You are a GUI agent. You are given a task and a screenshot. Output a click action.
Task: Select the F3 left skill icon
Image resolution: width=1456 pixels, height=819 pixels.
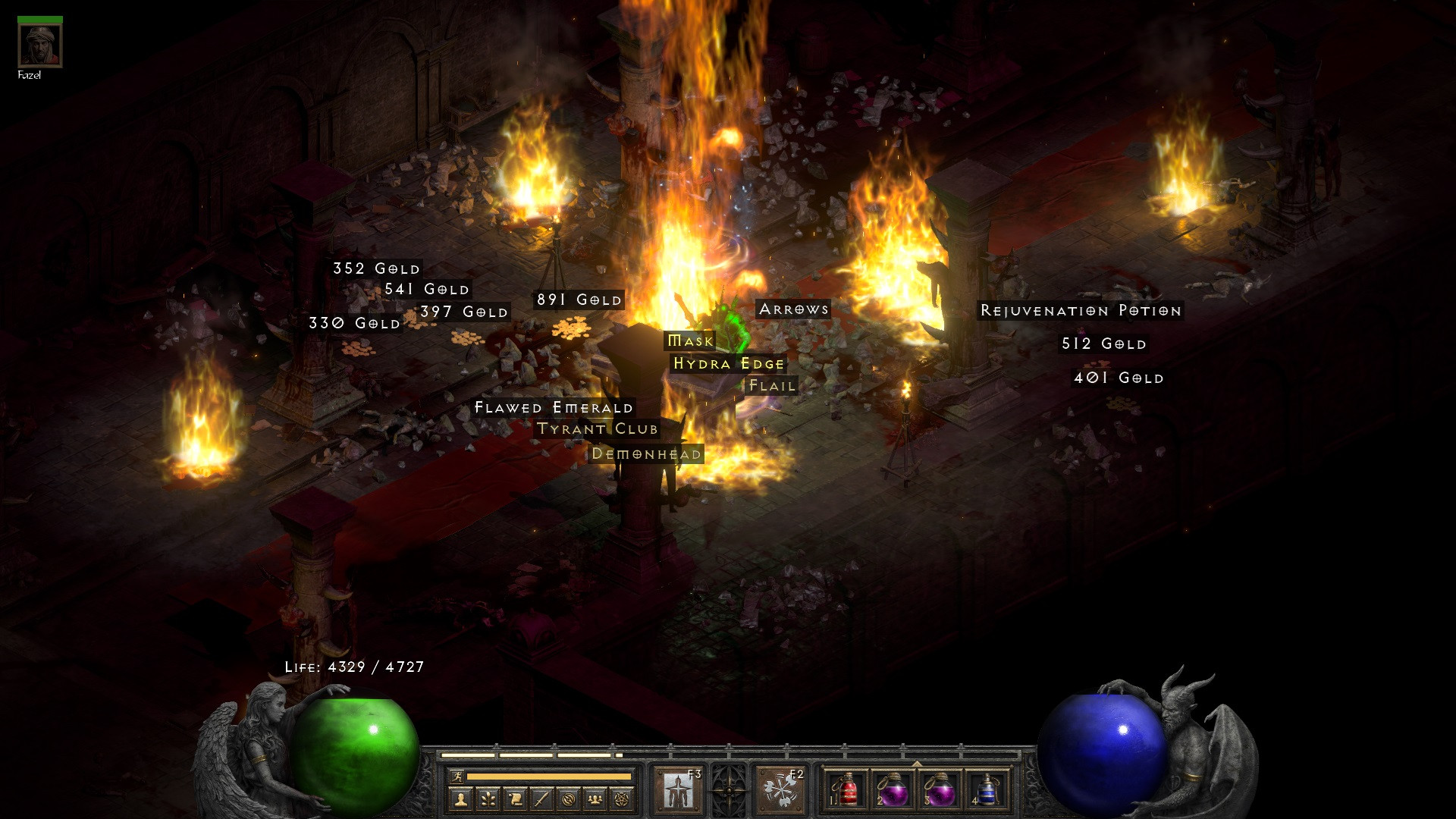678,790
